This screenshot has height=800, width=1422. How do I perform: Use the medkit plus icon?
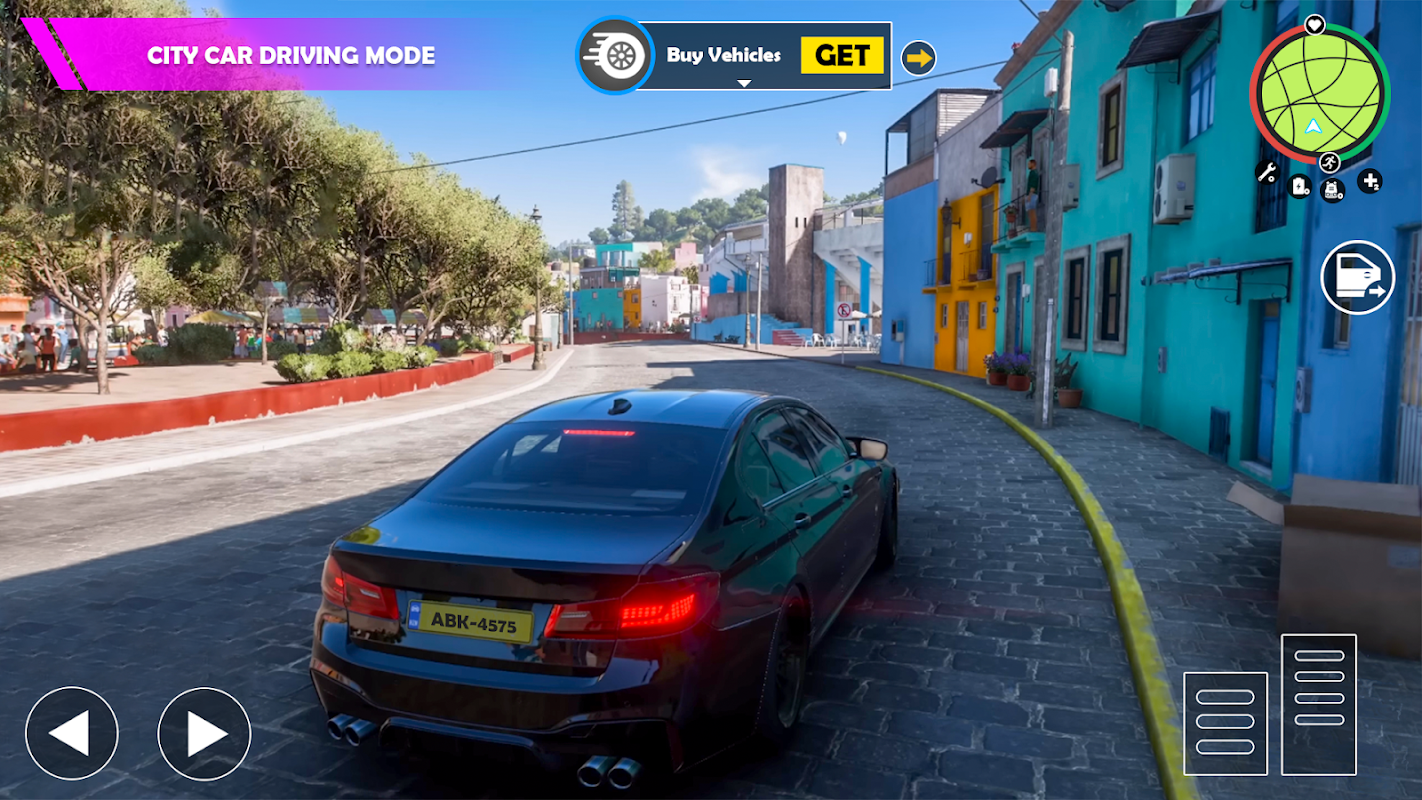(x=1370, y=182)
